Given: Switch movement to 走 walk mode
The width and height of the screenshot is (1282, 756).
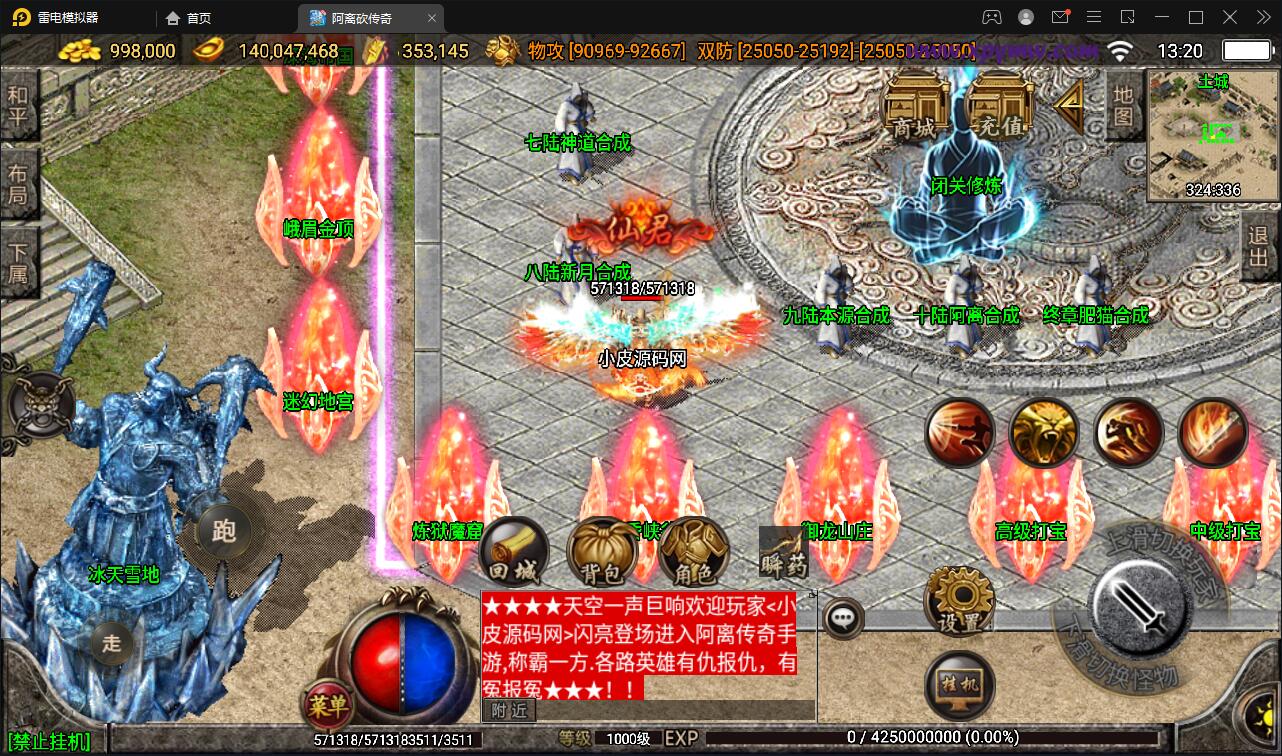Looking at the screenshot, I should [111, 643].
